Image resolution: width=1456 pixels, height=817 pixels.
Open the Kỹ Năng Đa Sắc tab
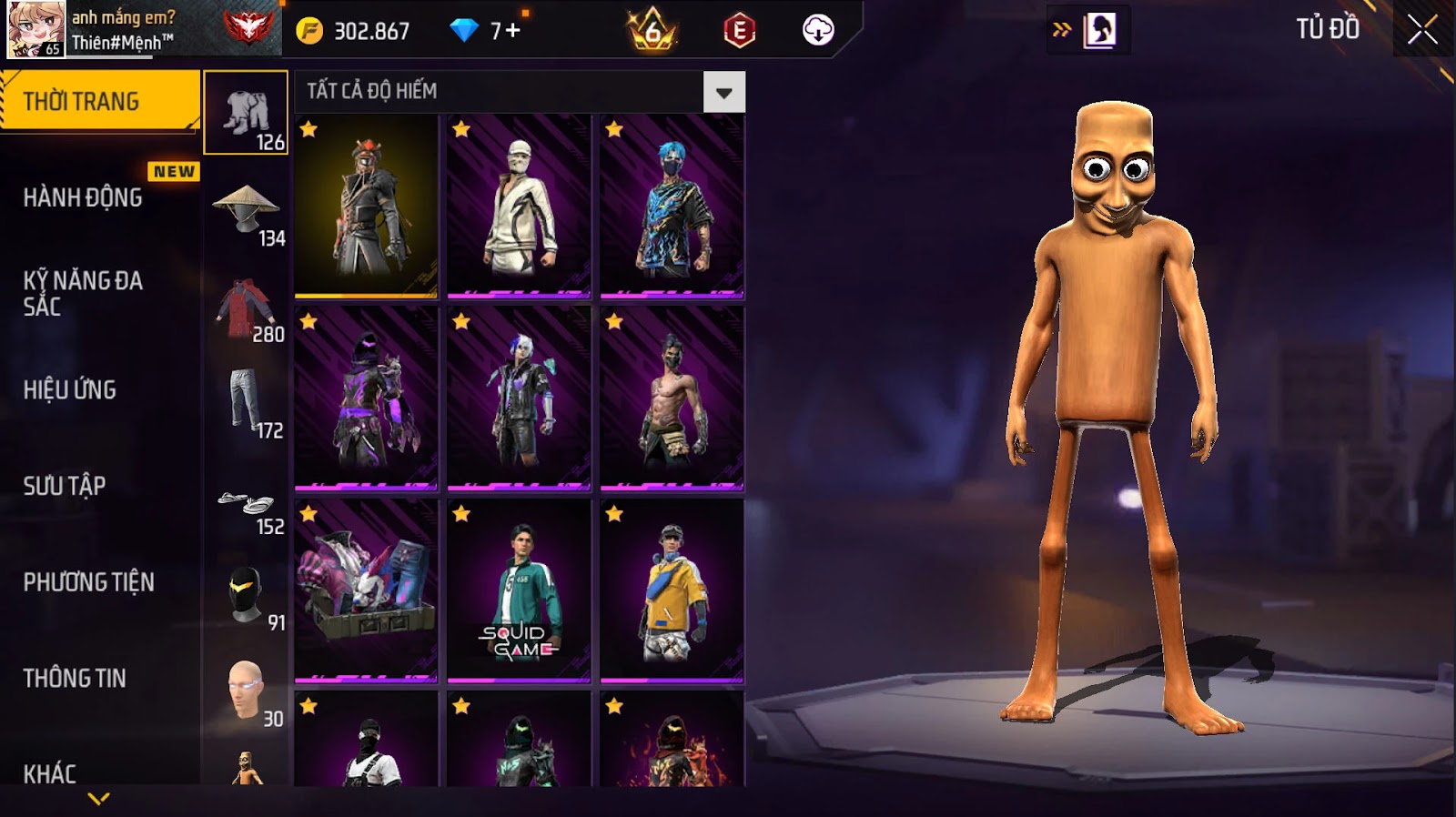point(83,293)
